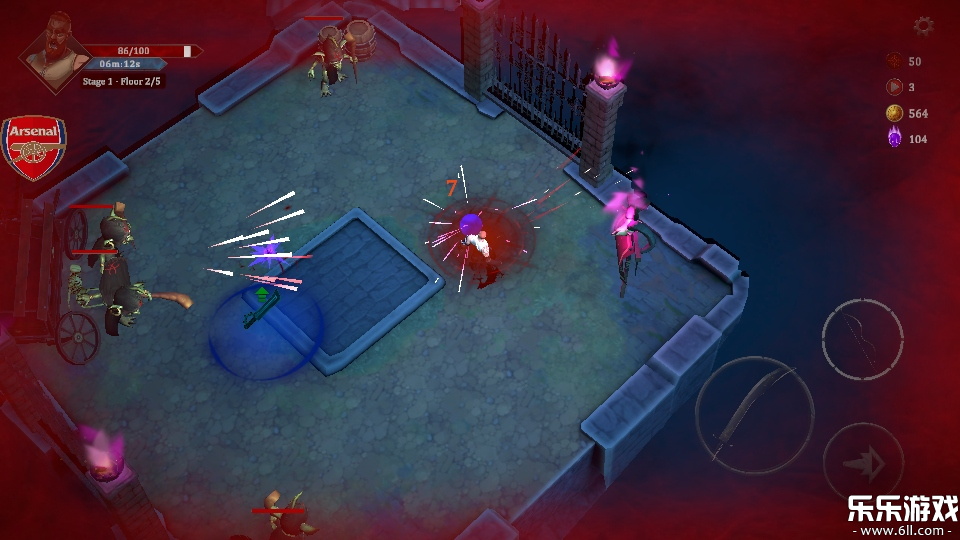Tap the bearded hero portrait

[x=52, y=52]
